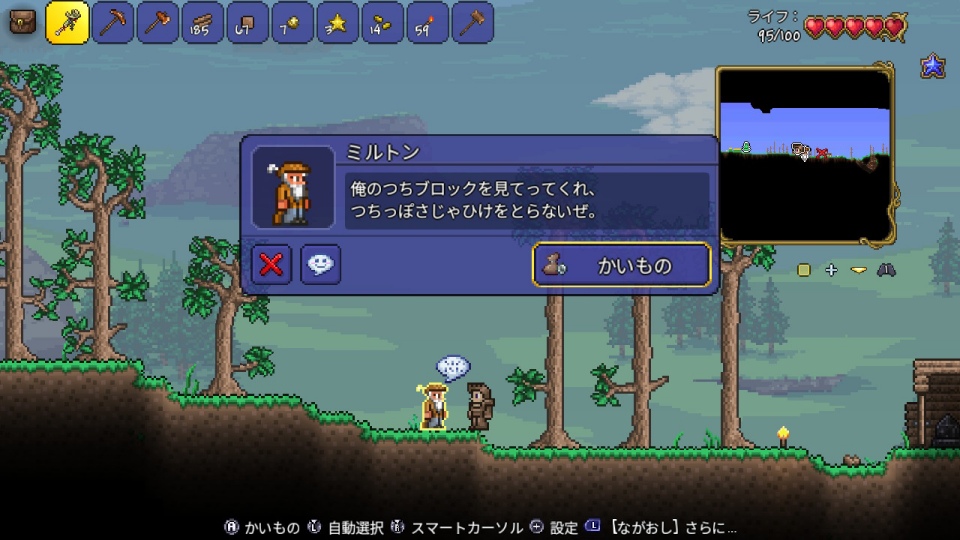Click the yellow square minimap button
Screen dimensions: 960x540
pyautogui.click(x=804, y=270)
